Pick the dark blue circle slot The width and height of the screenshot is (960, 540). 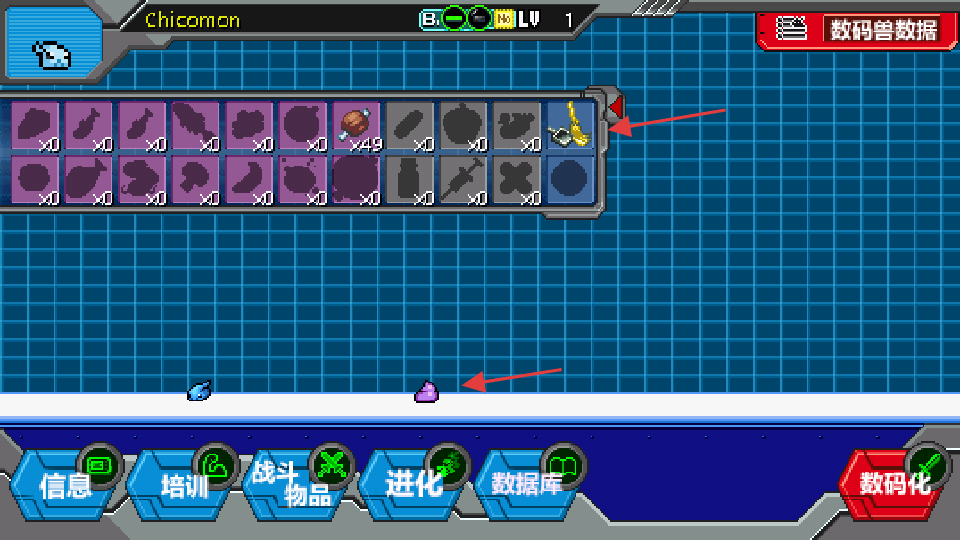click(571, 180)
